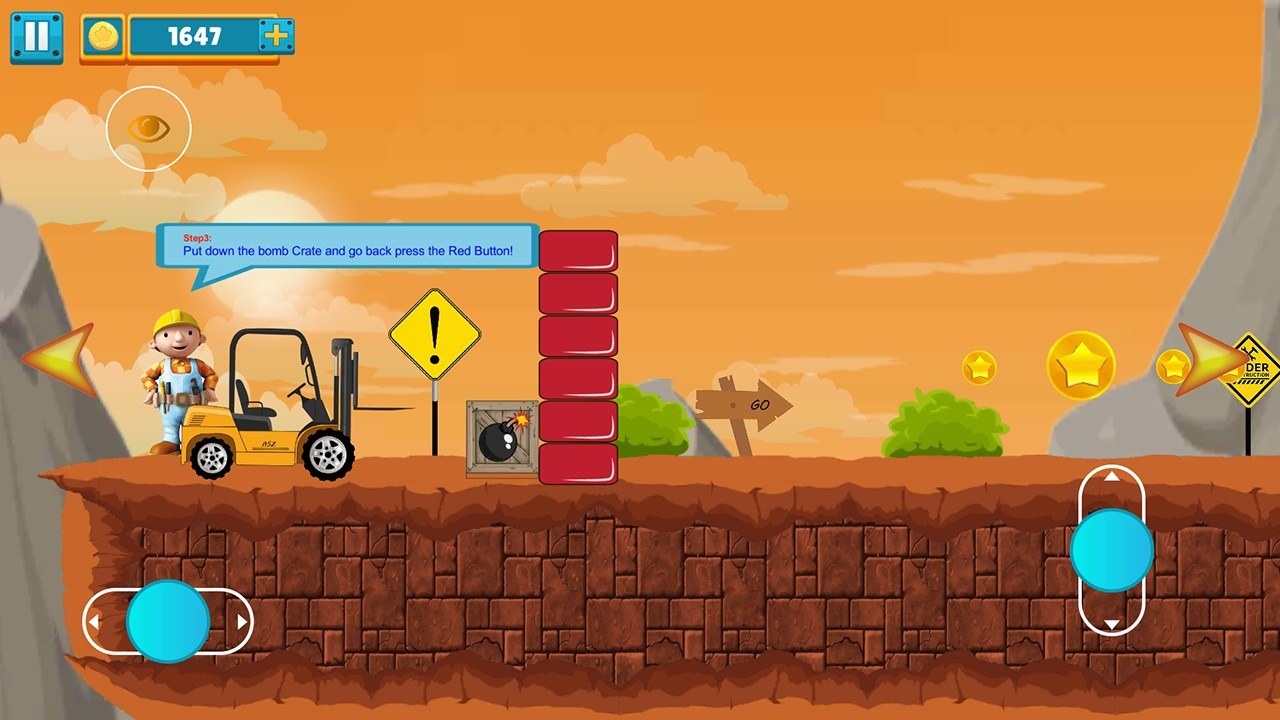
Task: Toggle the eye camera view icon
Action: pos(148,128)
